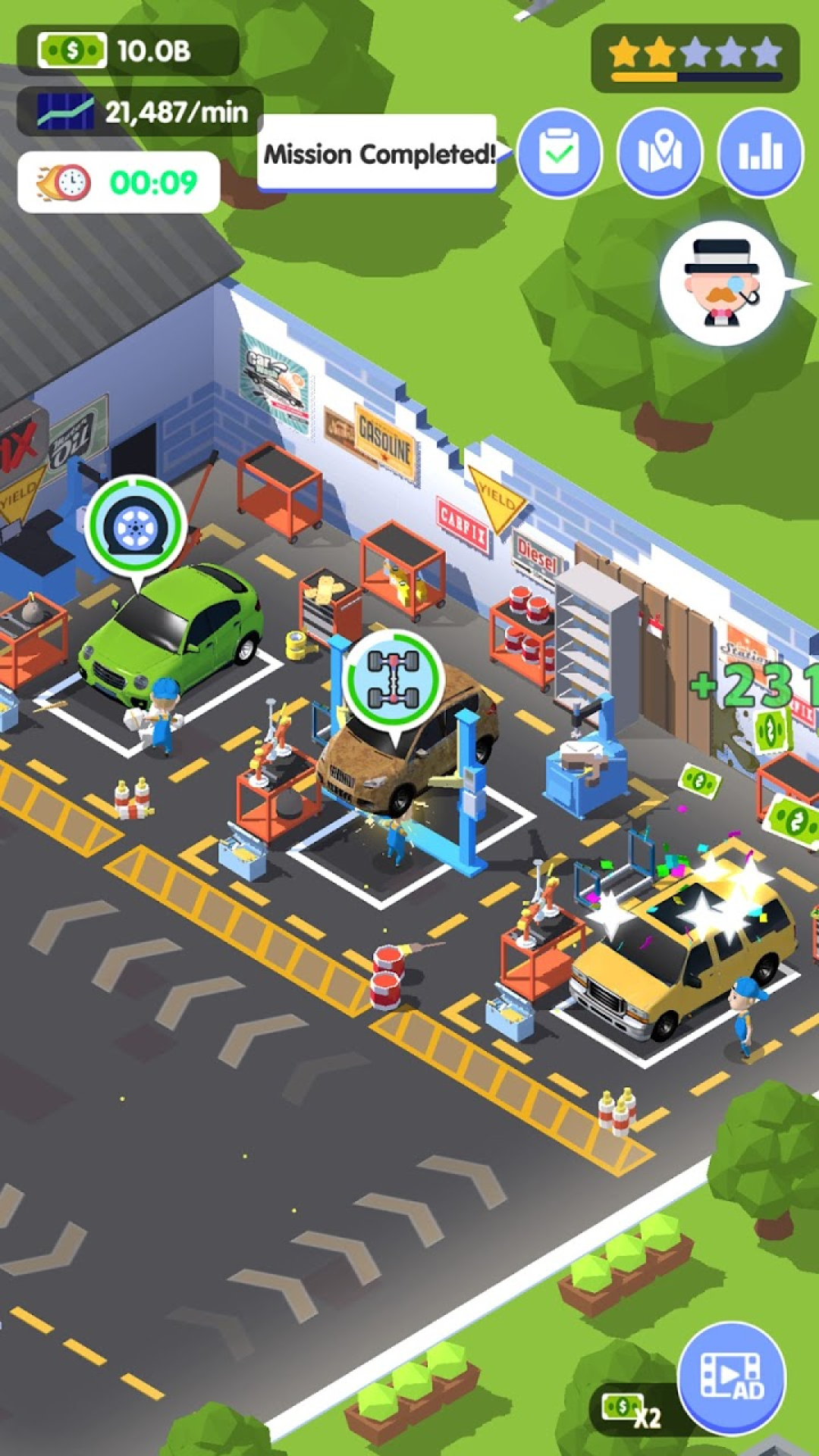
Task: Open the missions clipboard checklist button
Action: (x=559, y=152)
